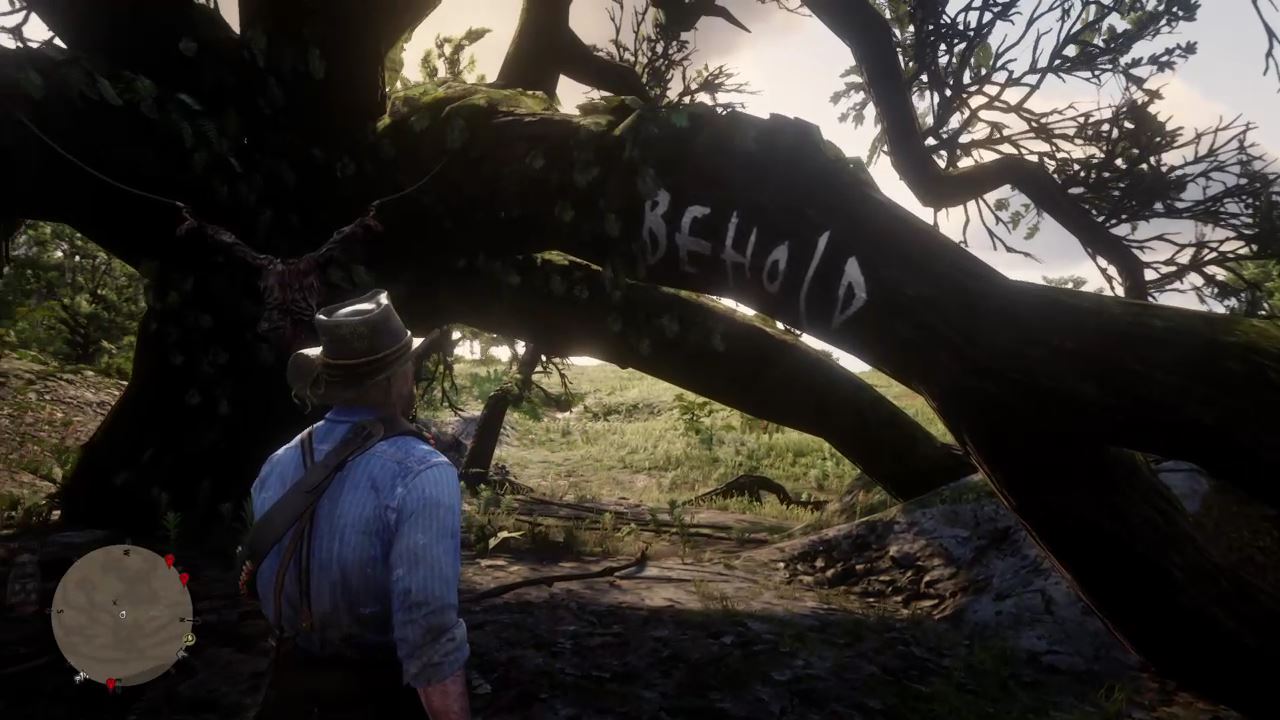Click the S compass letter on the minimap

[x=58, y=610]
